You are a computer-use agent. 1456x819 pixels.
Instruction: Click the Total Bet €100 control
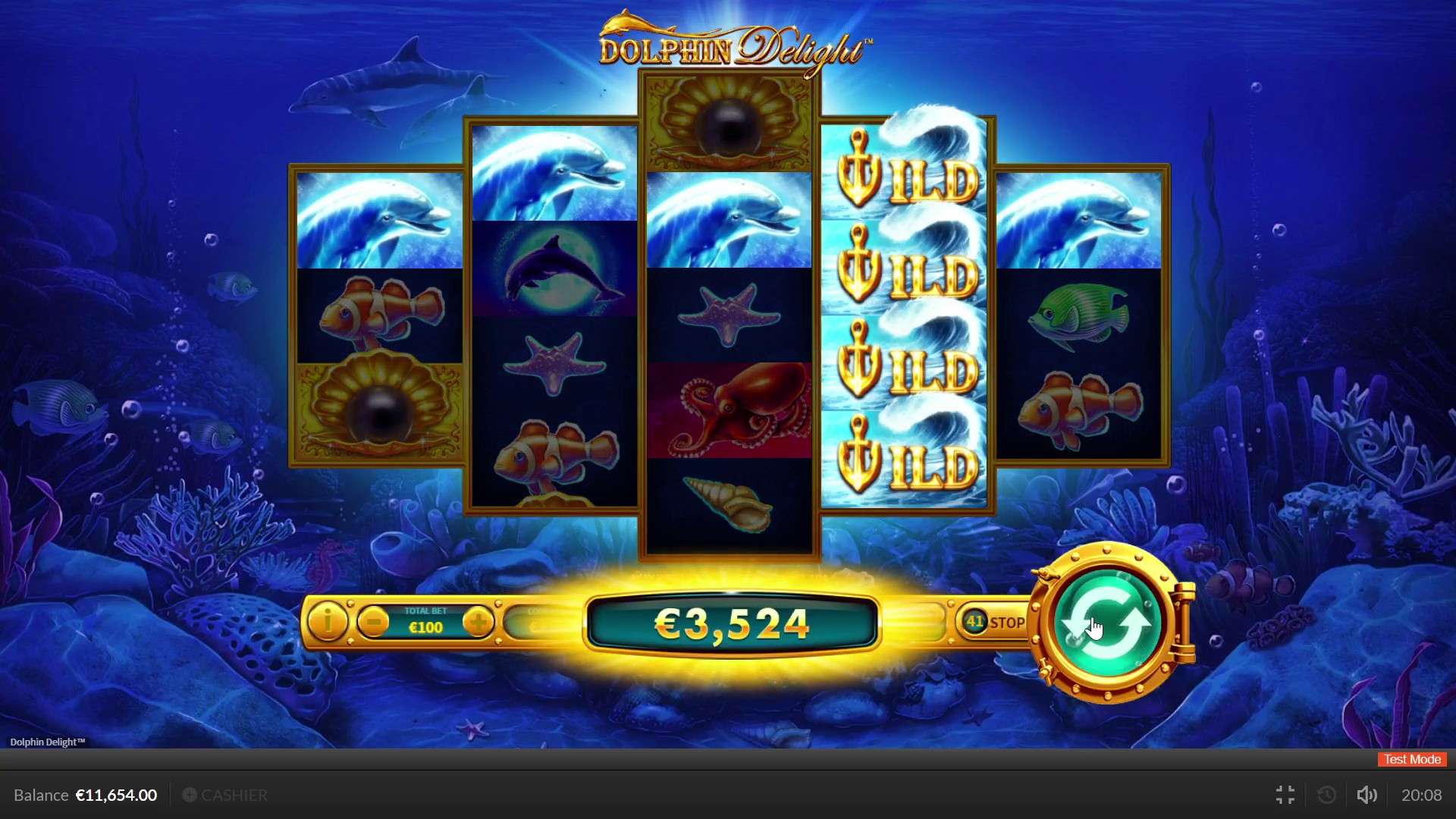(425, 623)
